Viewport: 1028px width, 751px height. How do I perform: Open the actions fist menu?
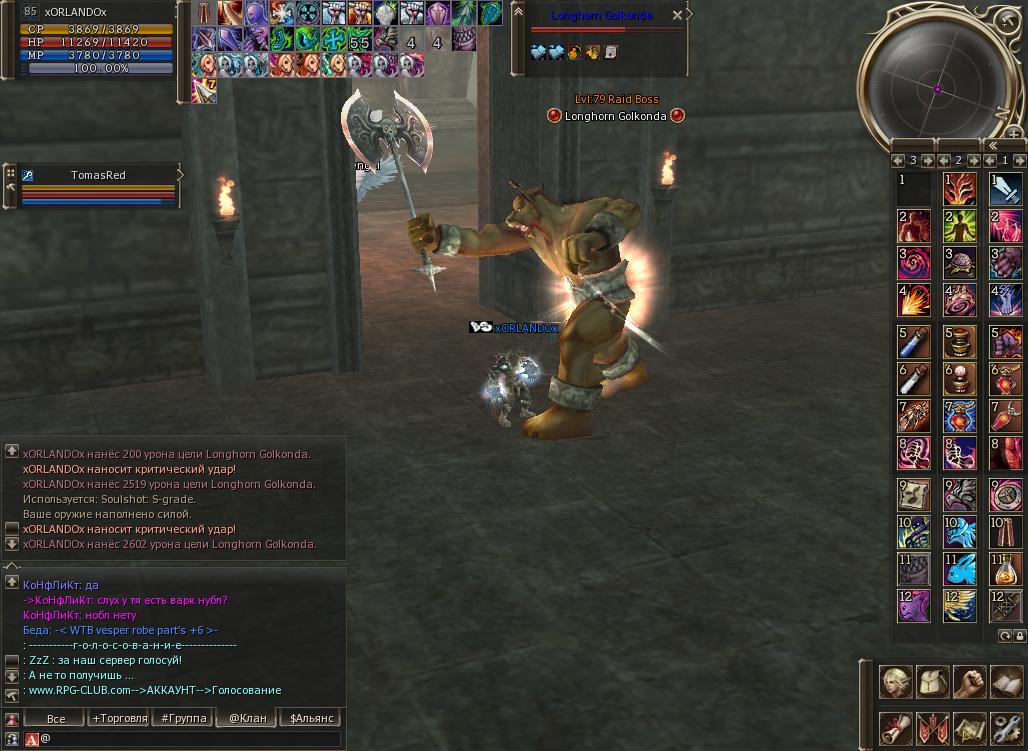click(x=970, y=682)
